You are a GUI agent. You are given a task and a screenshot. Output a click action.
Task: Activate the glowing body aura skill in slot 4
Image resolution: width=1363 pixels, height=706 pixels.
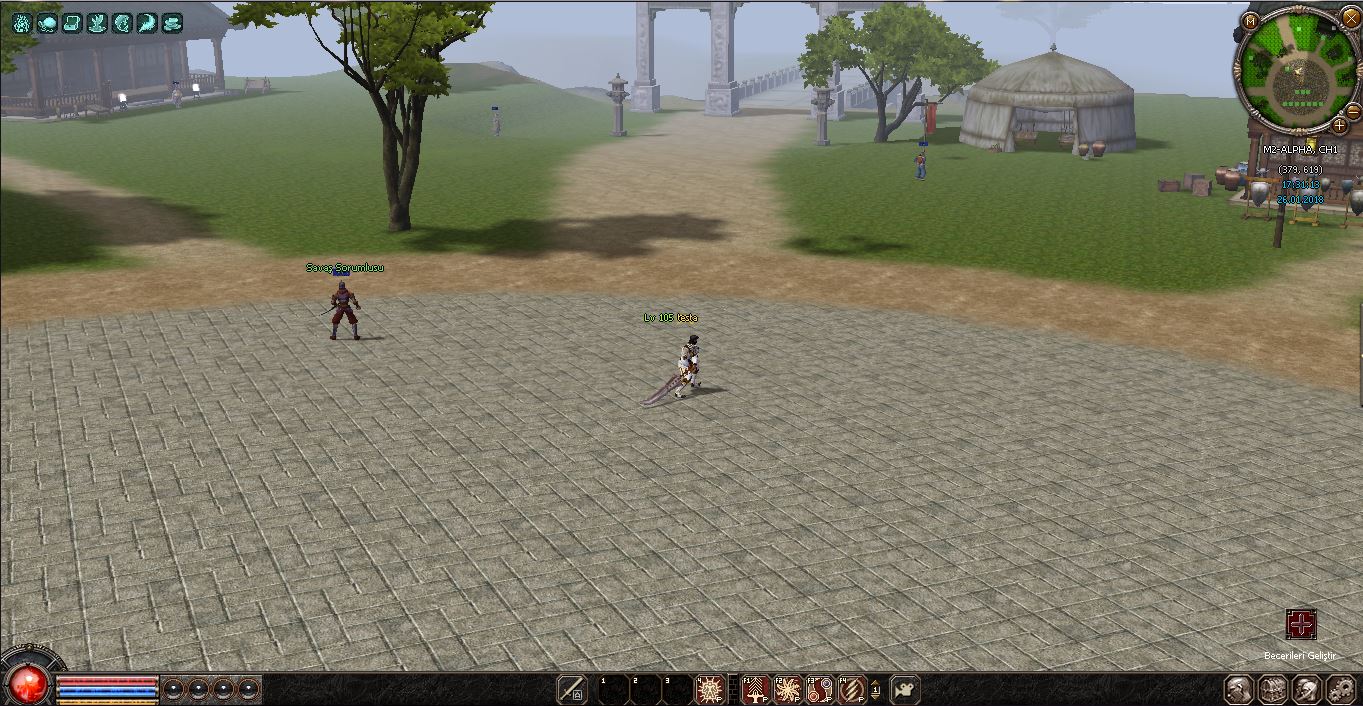pos(709,689)
